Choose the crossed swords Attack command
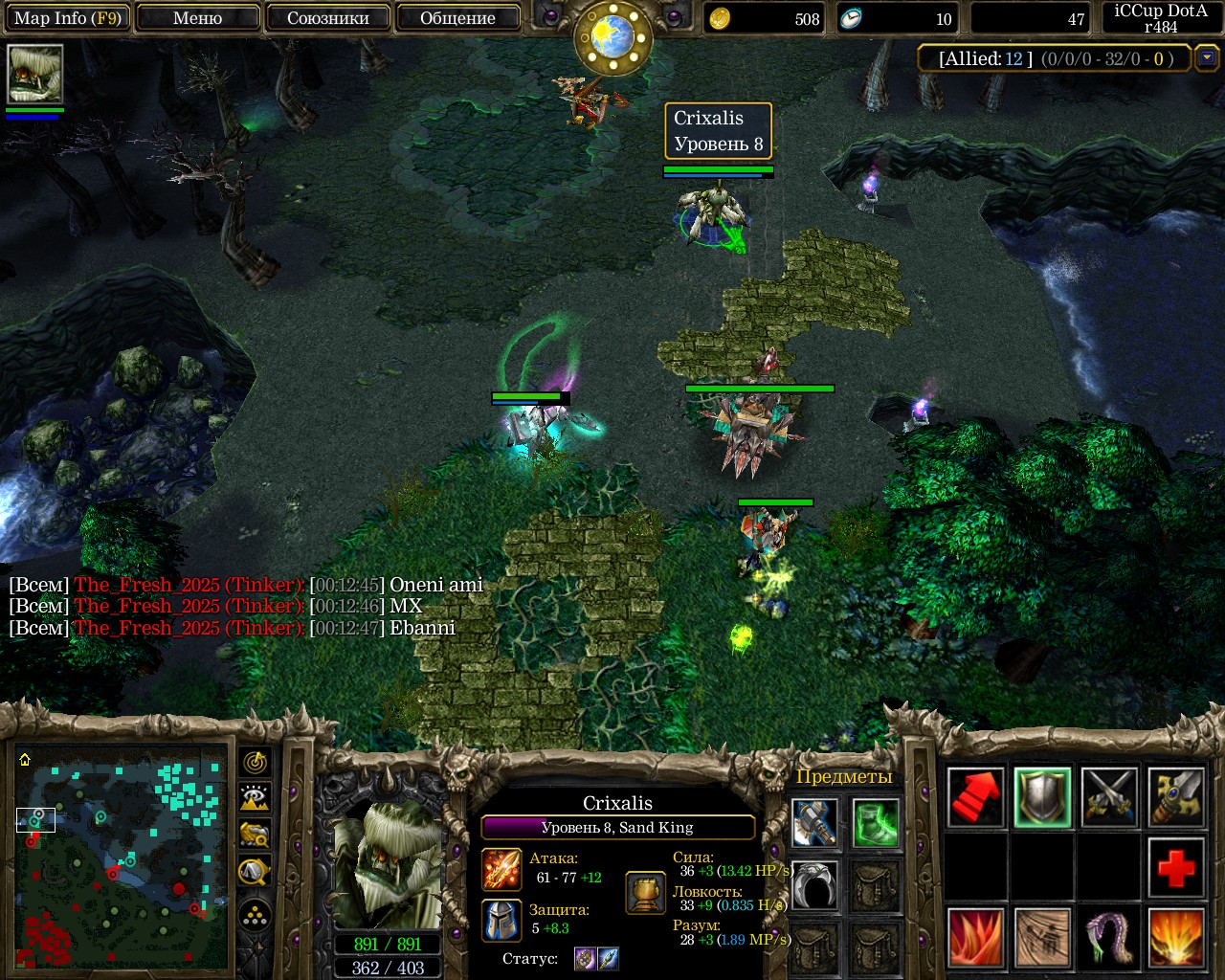The image size is (1225, 980). (x=1109, y=798)
